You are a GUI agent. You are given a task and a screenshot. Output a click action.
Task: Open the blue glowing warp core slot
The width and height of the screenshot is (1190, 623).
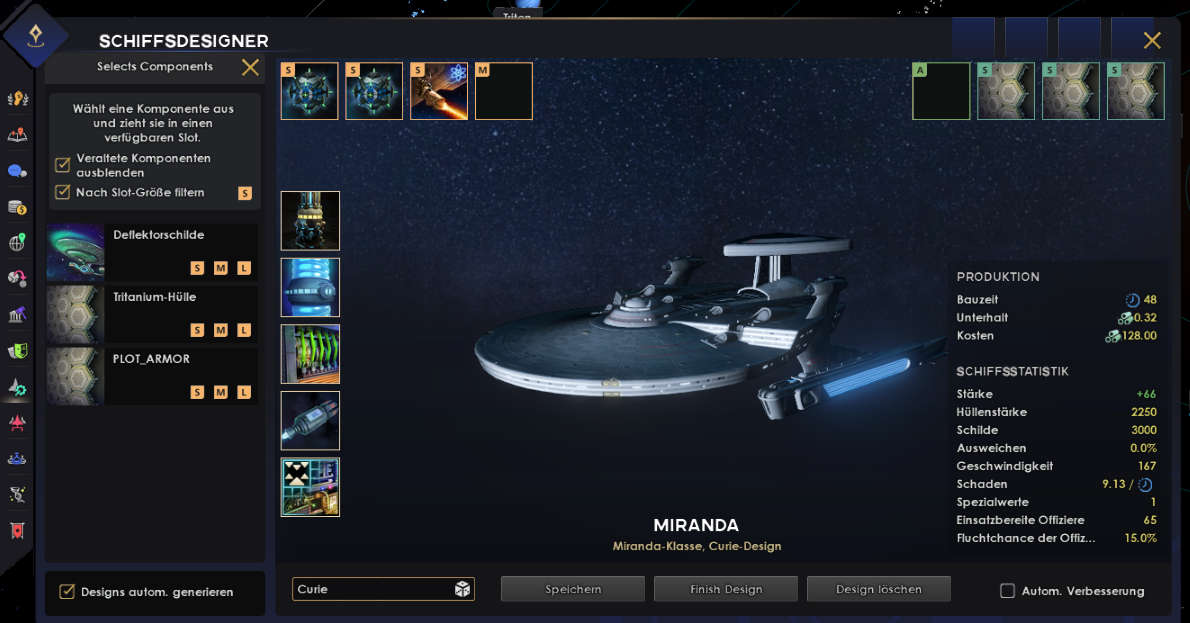pos(310,287)
